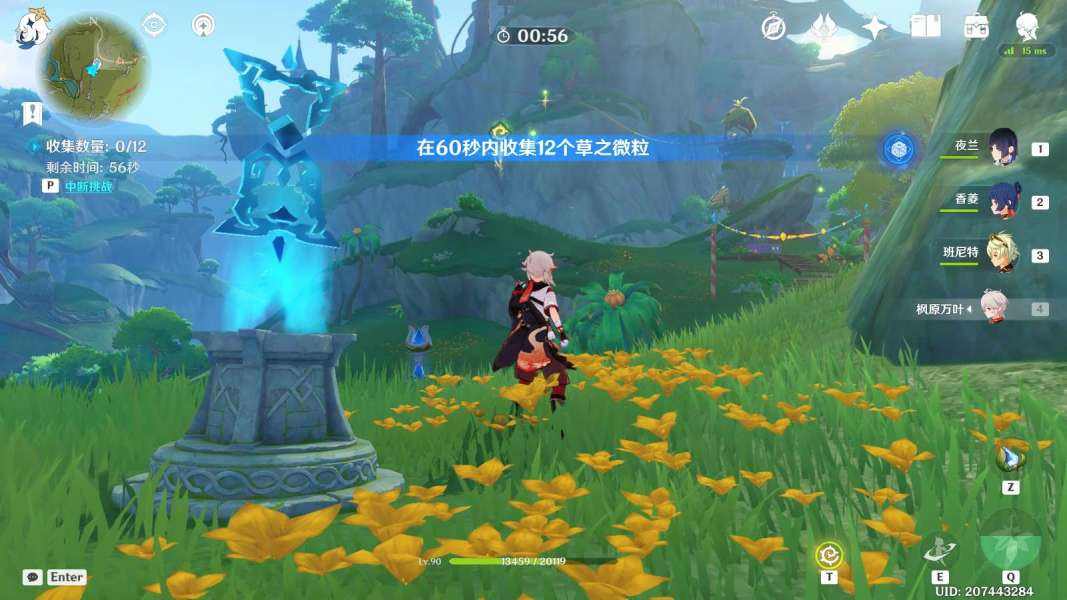Switch to party member 香菱
This screenshot has width=1067, height=600.
1003,201
